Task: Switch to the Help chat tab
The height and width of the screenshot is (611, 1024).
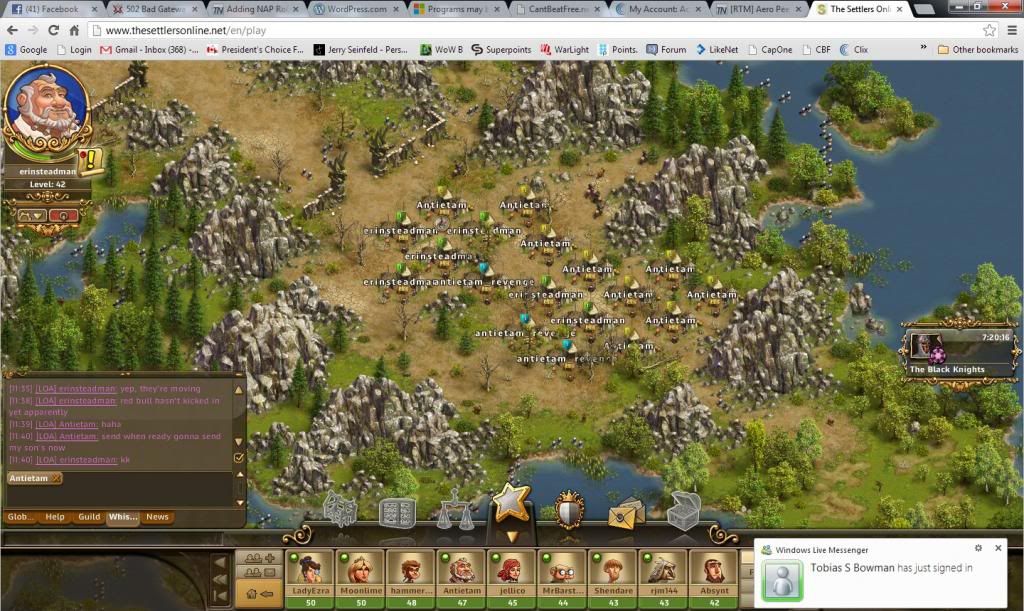Action: (x=55, y=517)
